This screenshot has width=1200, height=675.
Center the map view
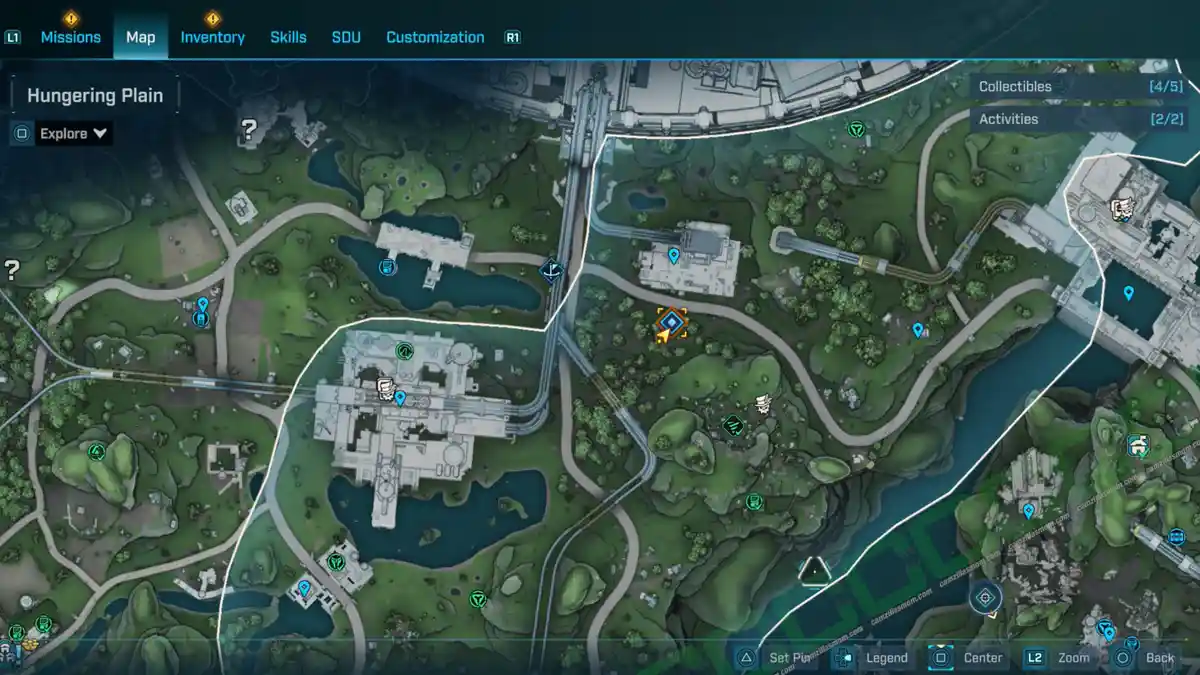[969, 657]
